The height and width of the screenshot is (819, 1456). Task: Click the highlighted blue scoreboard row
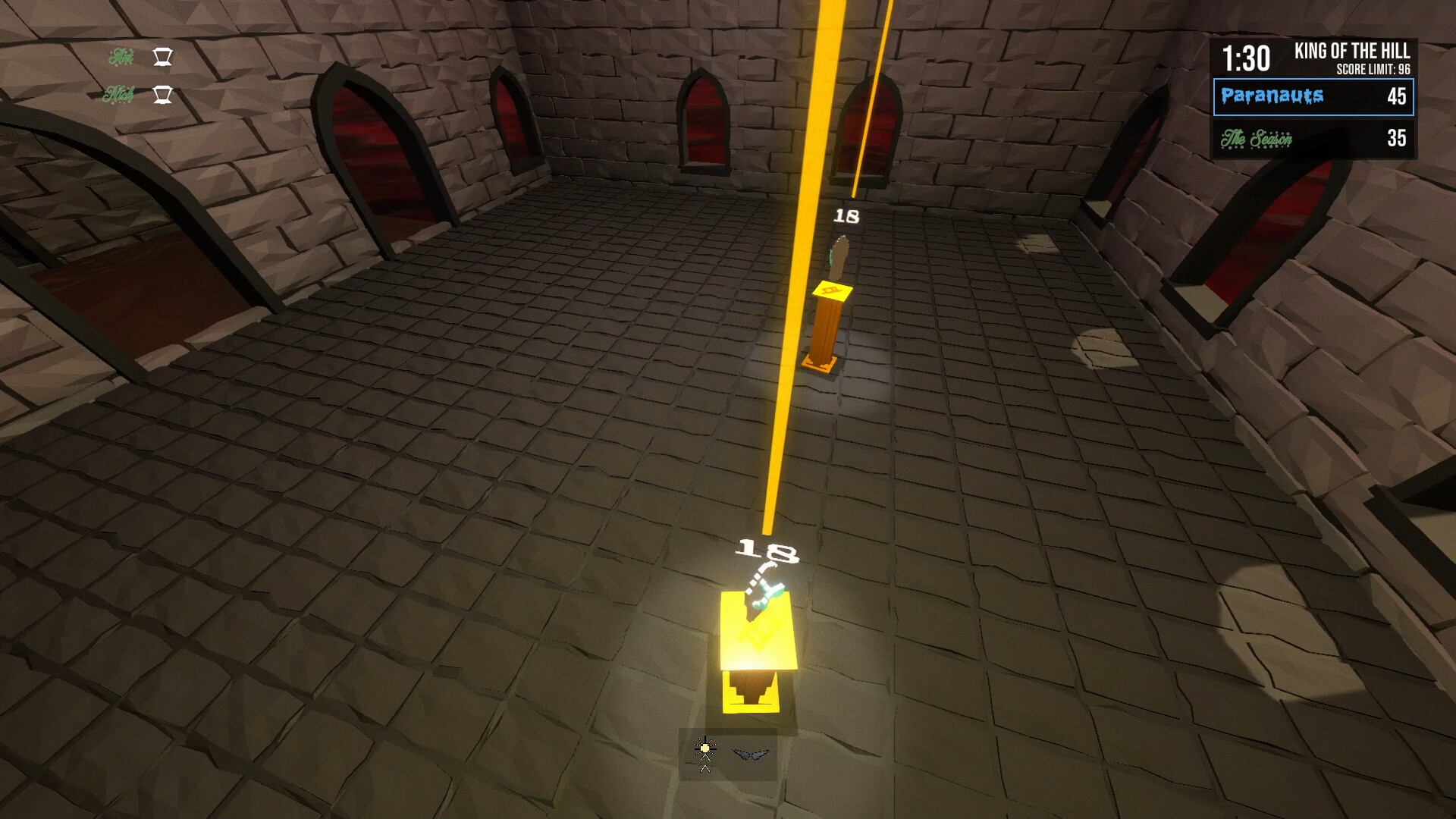(x=1314, y=97)
